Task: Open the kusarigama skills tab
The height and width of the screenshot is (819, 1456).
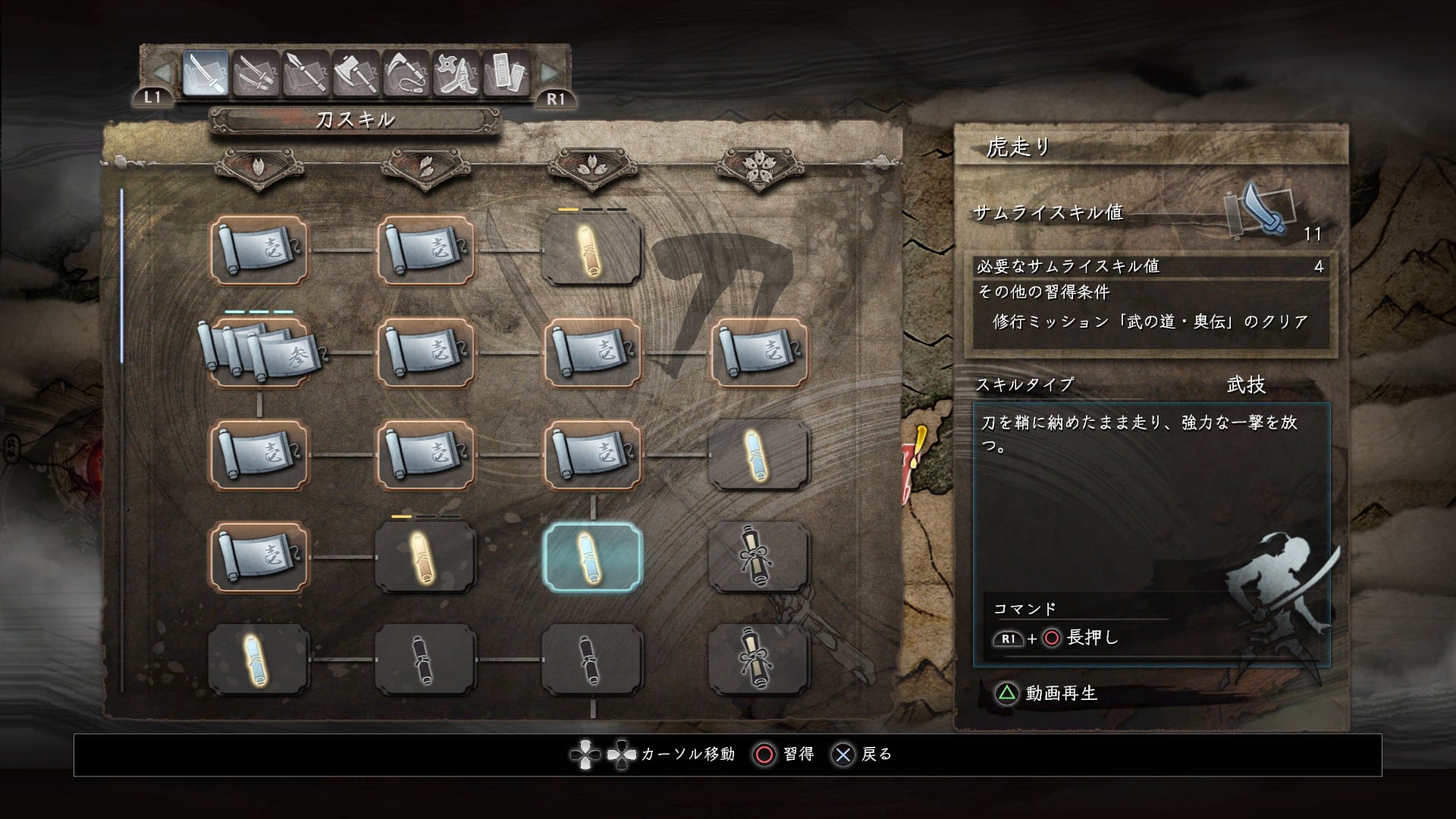Action: 406,74
